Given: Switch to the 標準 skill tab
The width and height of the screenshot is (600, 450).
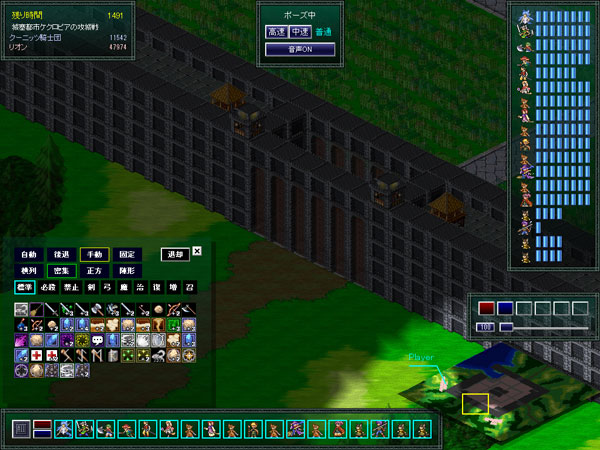Looking at the screenshot, I should (24, 286).
